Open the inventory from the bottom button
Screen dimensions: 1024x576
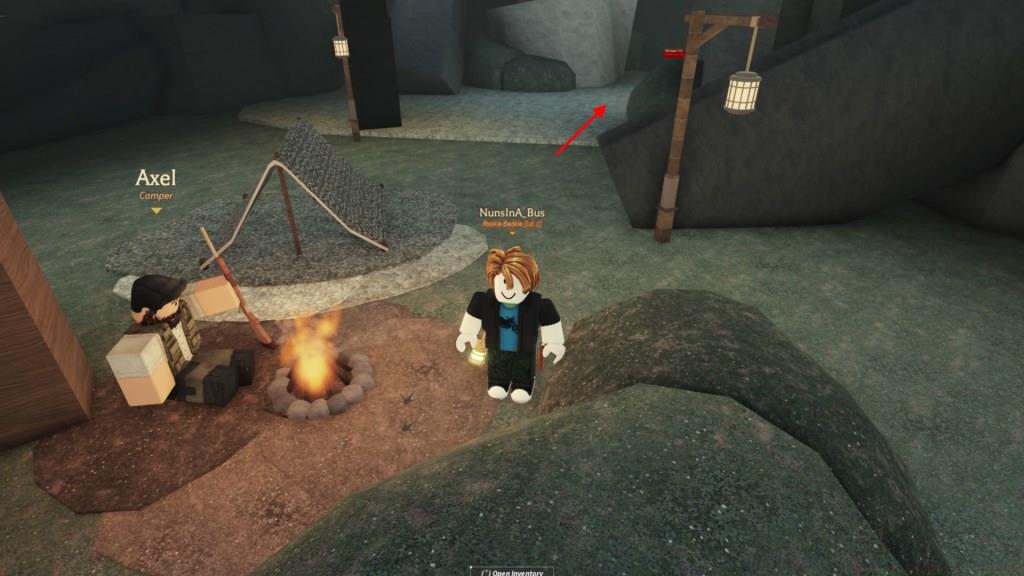512,571
